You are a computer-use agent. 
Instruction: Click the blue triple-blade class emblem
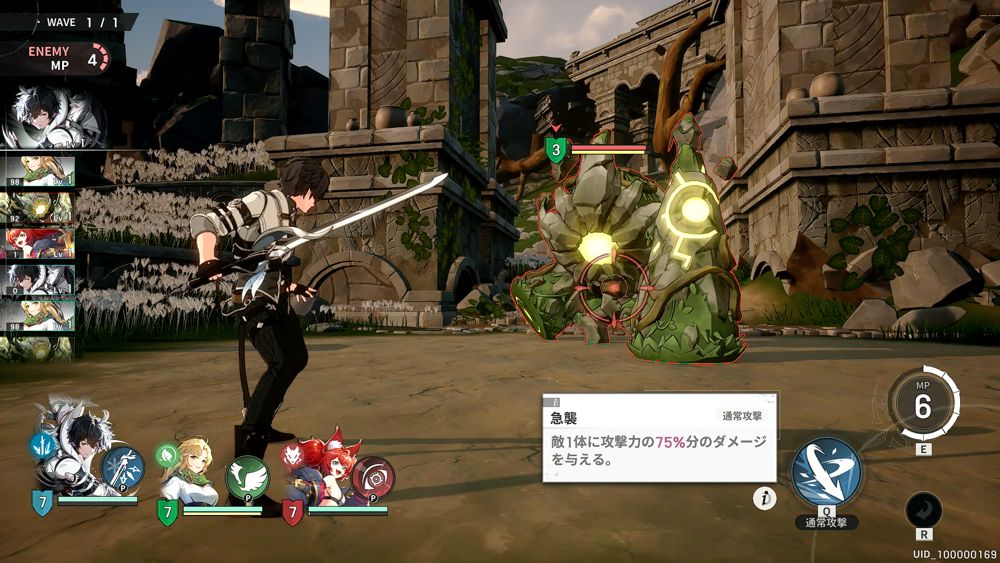42,444
